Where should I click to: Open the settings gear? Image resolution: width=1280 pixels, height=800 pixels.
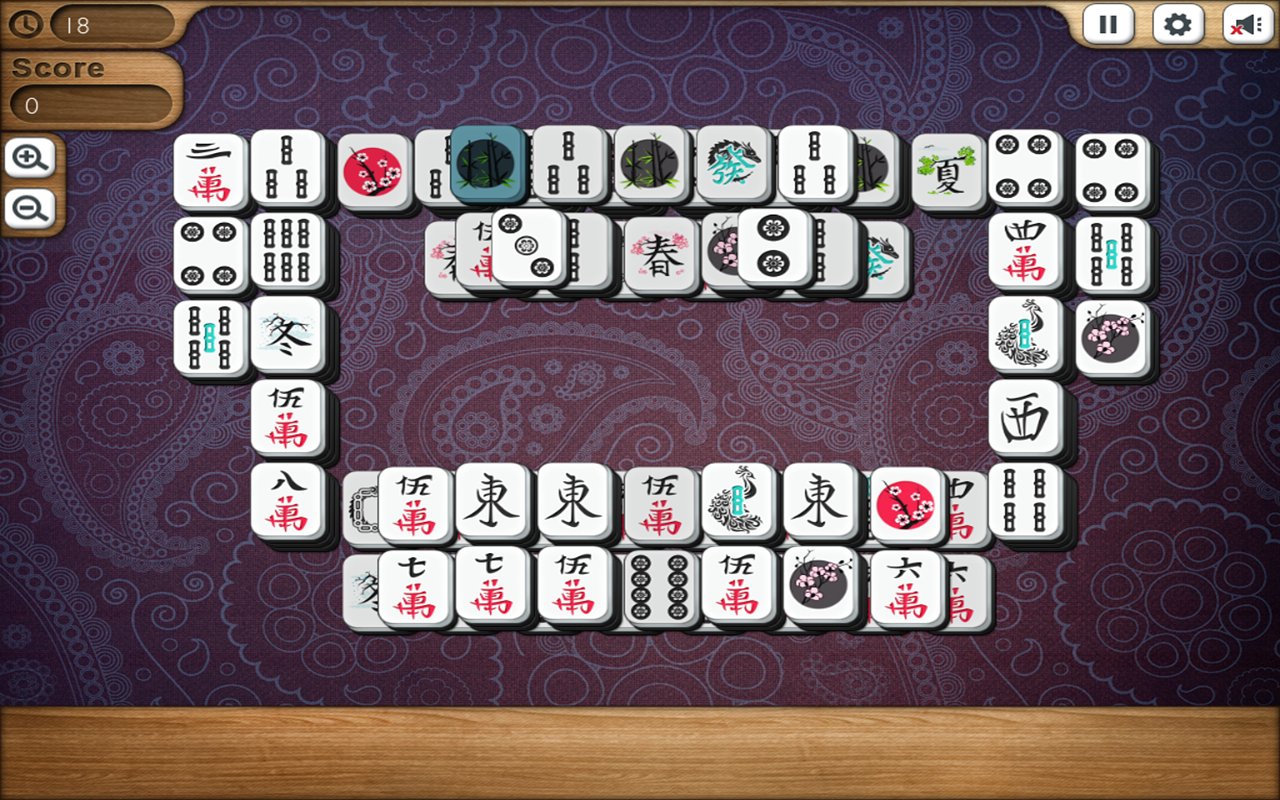point(1177,25)
